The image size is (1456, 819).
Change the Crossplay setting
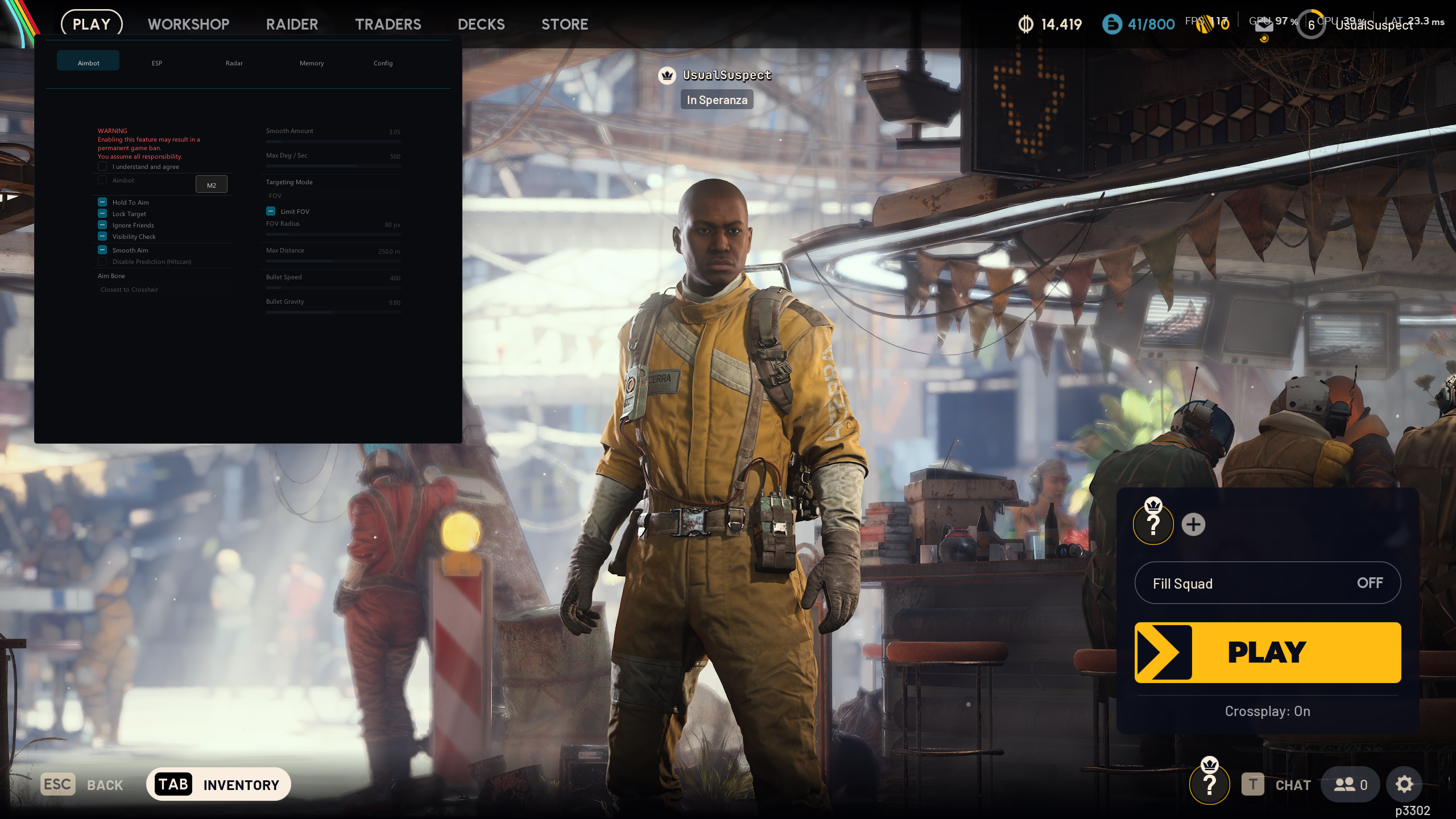click(1267, 712)
